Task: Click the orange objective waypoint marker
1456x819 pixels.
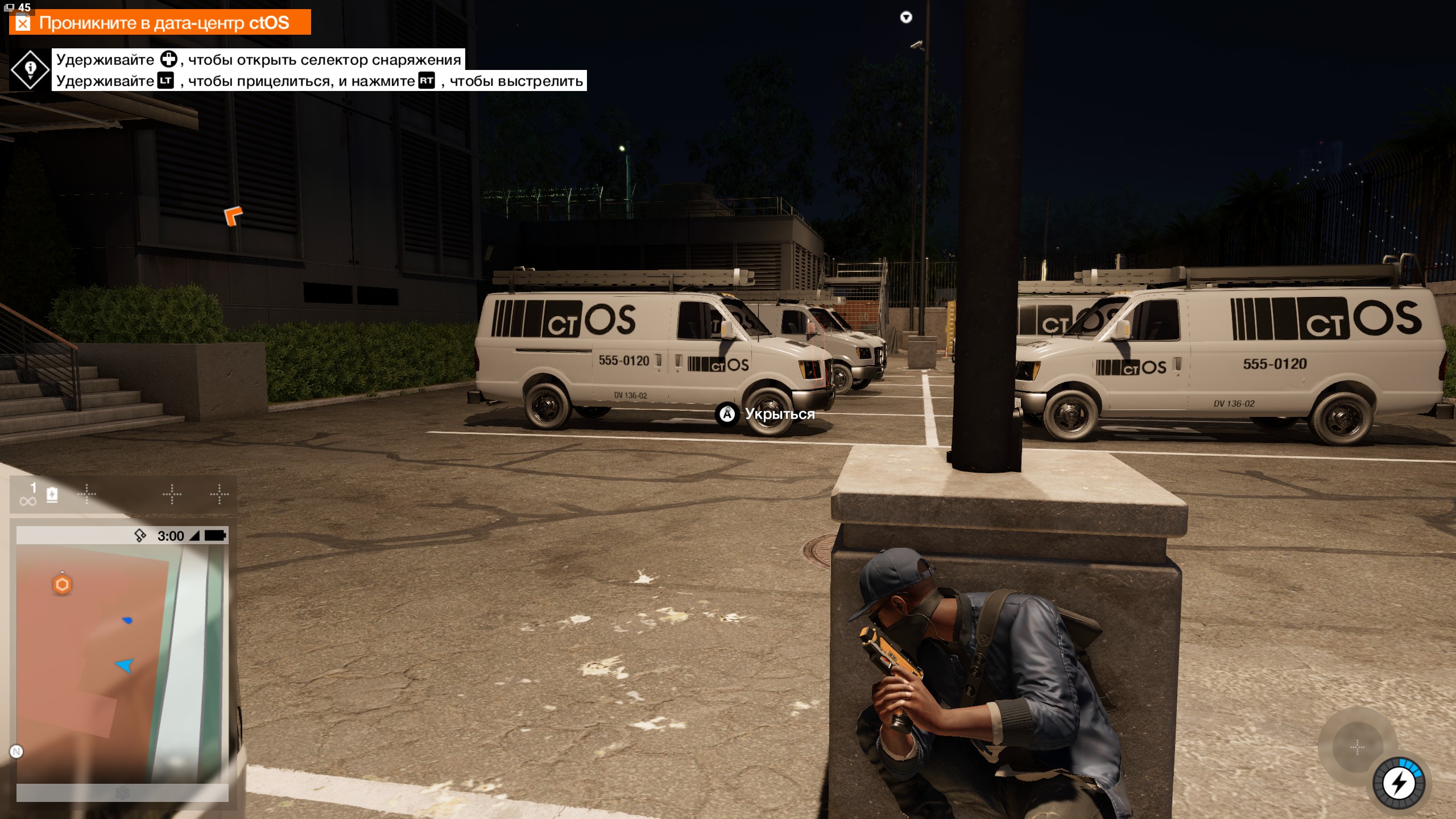Action: tap(233, 216)
